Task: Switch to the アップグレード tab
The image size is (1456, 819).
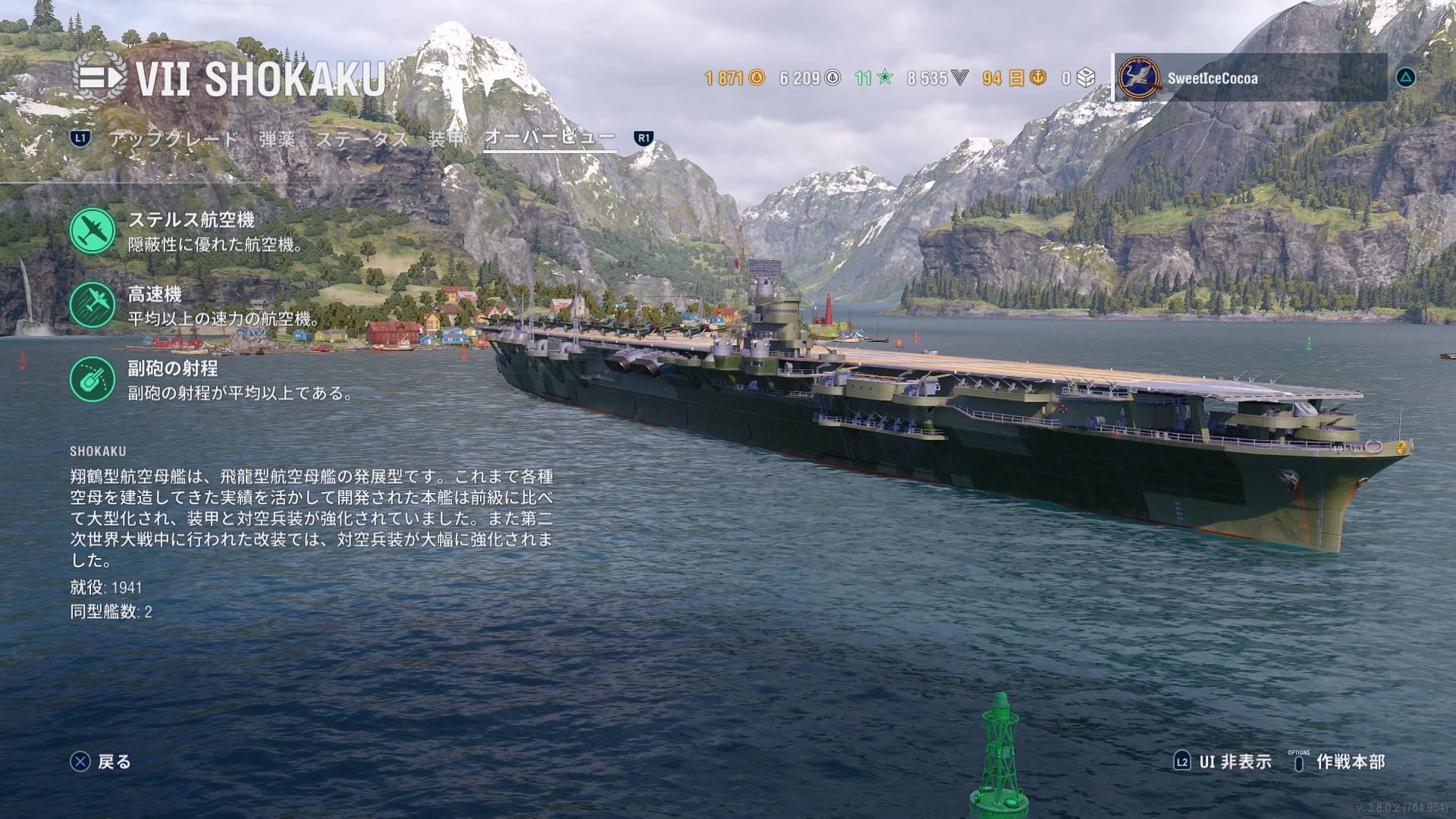Action: tap(174, 139)
